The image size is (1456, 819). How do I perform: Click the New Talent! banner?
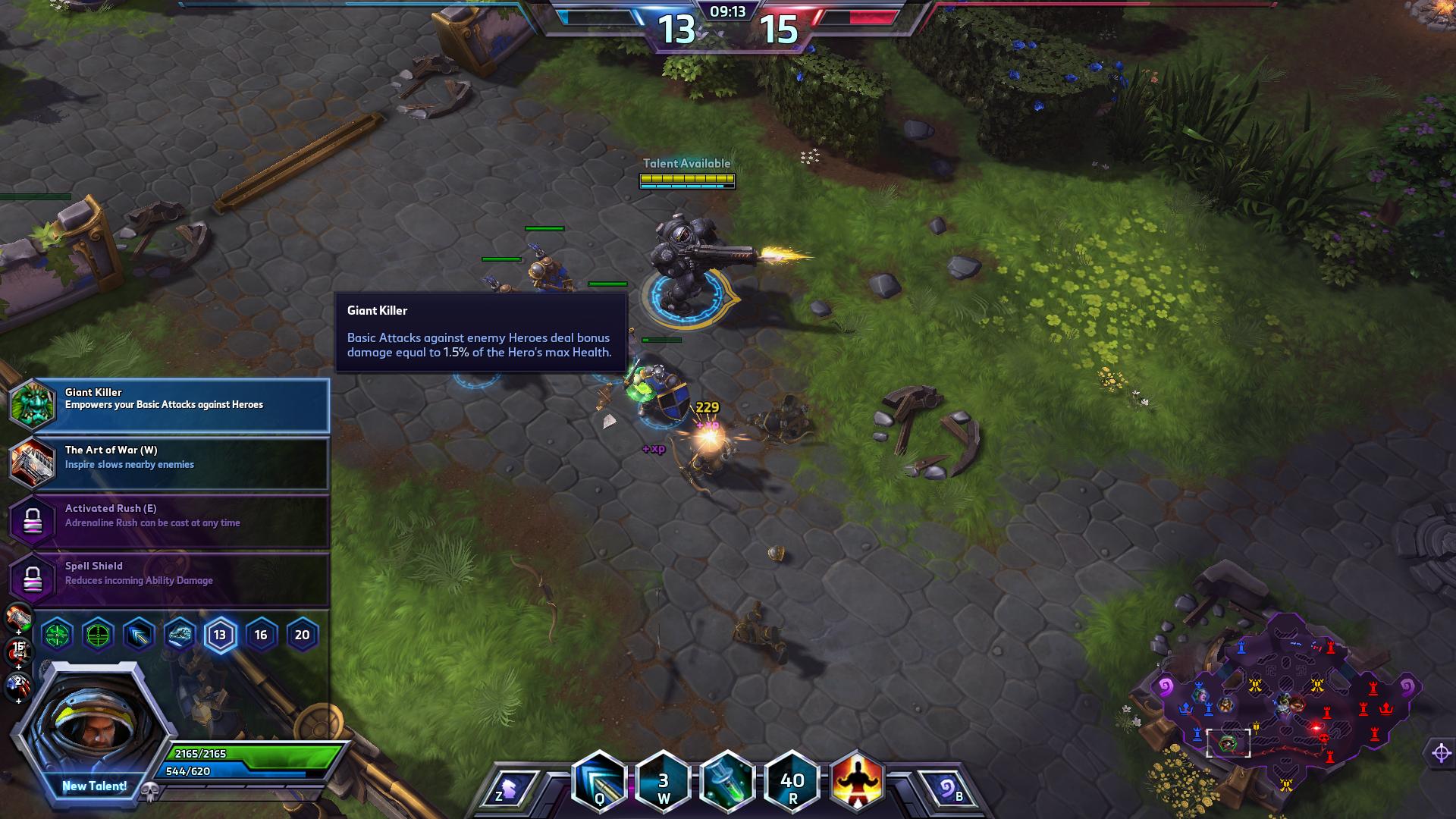[94, 786]
